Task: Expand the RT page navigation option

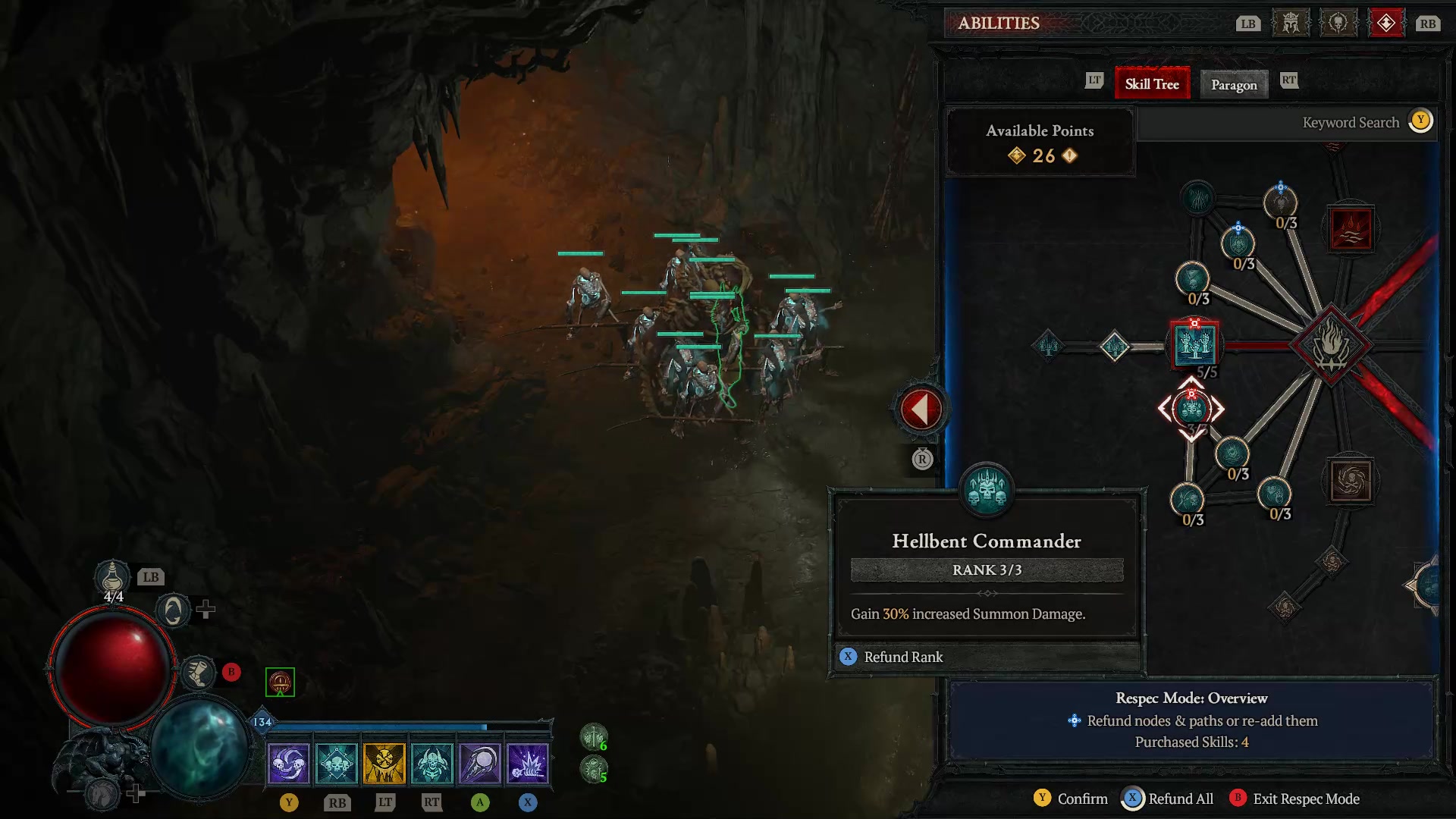Action: pyautogui.click(x=1290, y=81)
